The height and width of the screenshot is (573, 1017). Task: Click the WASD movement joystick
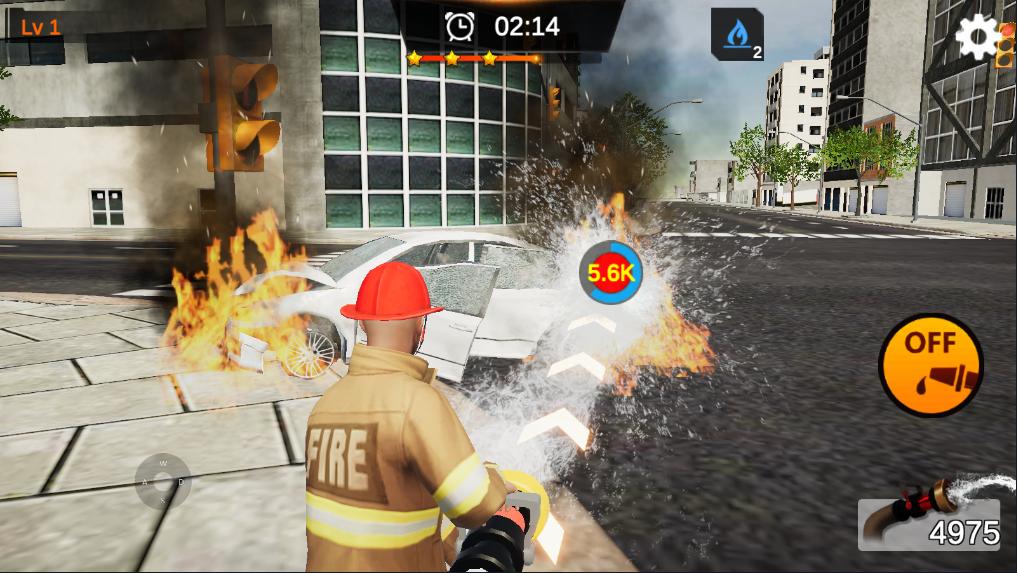pos(163,482)
